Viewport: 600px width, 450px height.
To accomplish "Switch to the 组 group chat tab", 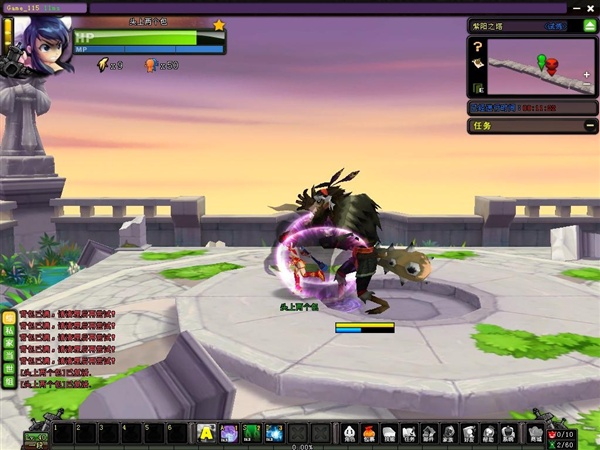I will click(9, 381).
